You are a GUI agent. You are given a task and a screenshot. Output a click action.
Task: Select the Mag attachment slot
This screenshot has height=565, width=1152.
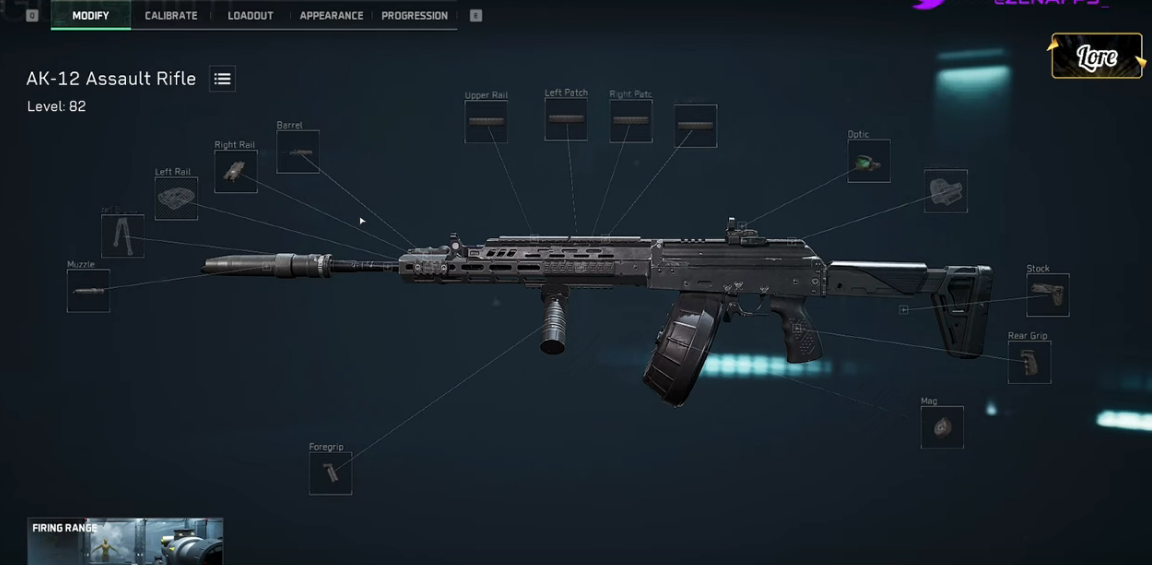941,427
